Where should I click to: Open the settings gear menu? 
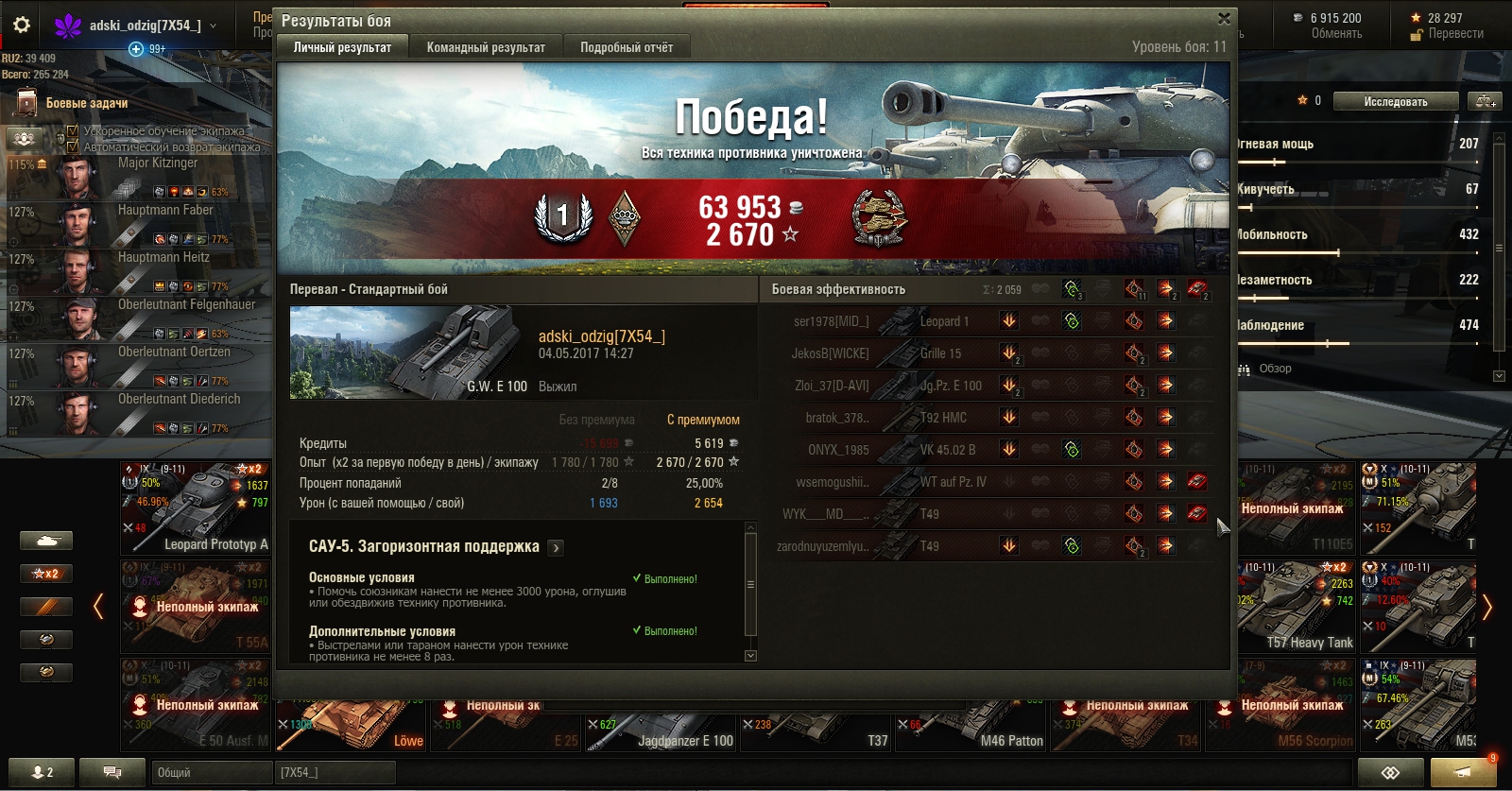[22, 26]
